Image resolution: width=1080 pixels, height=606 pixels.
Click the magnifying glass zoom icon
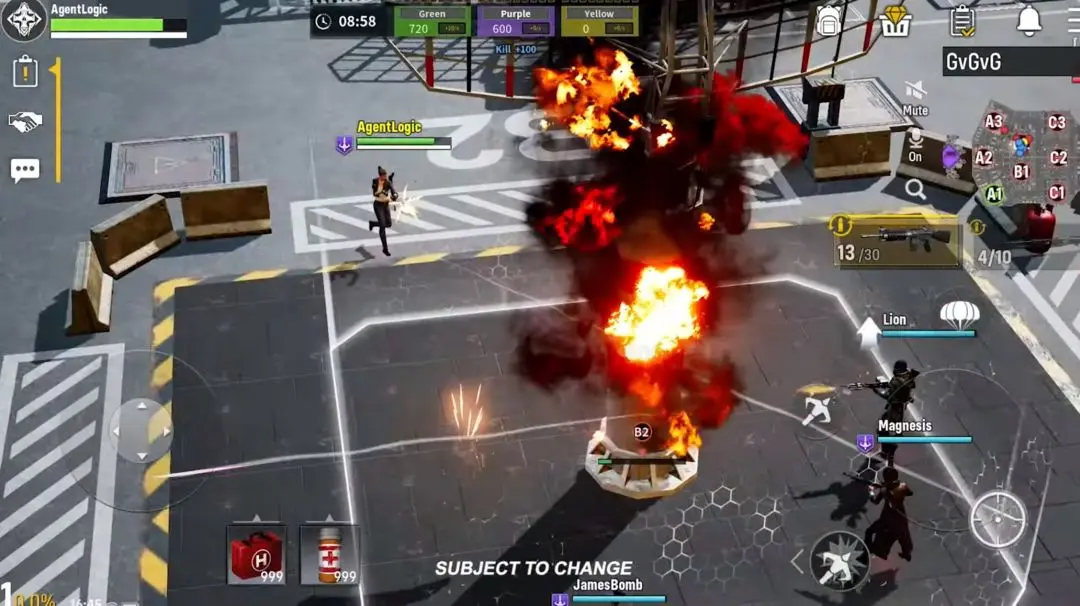click(x=915, y=189)
